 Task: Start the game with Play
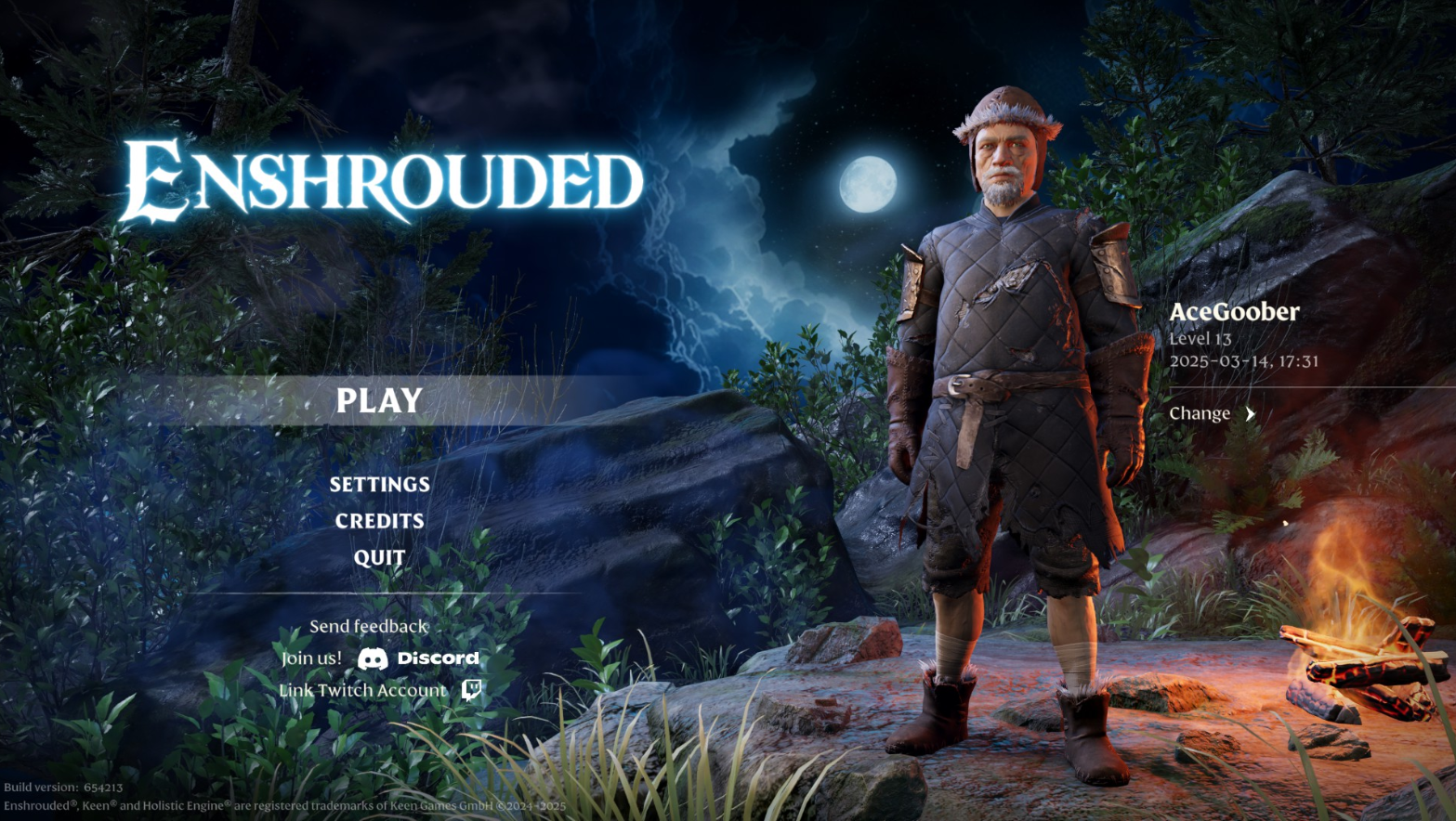[379, 400]
